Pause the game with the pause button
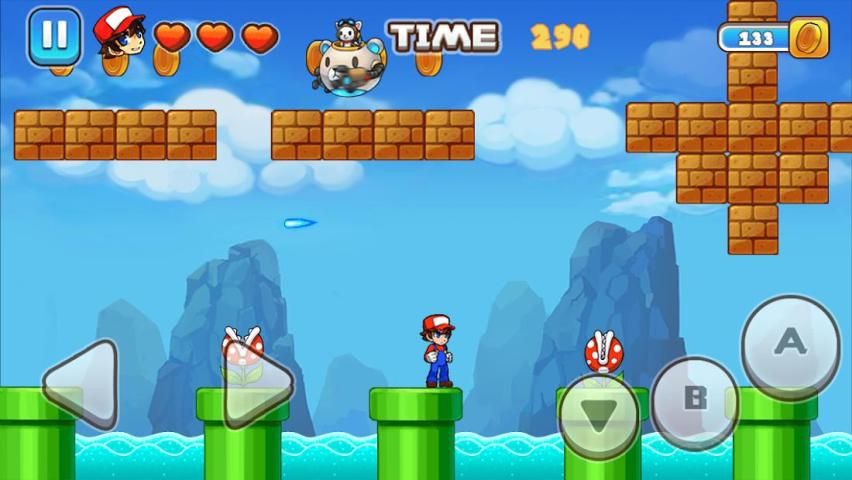 (54, 37)
